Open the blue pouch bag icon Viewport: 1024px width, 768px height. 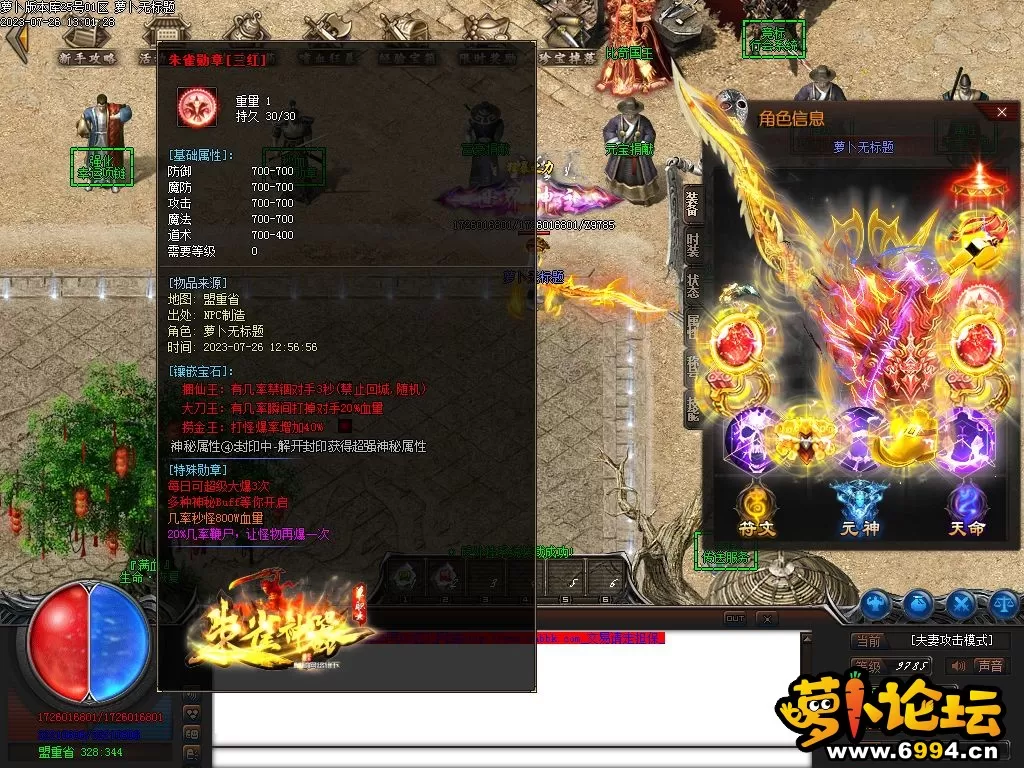pyautogui.click(x=918, y=603)
